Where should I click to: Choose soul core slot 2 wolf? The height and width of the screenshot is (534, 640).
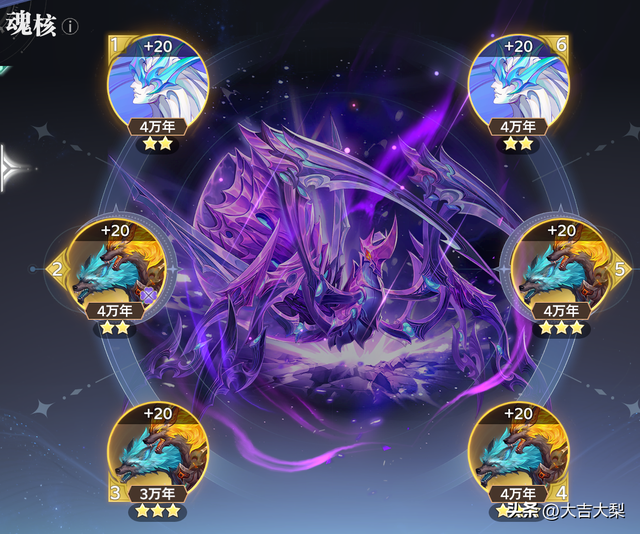tap(112, 268)
